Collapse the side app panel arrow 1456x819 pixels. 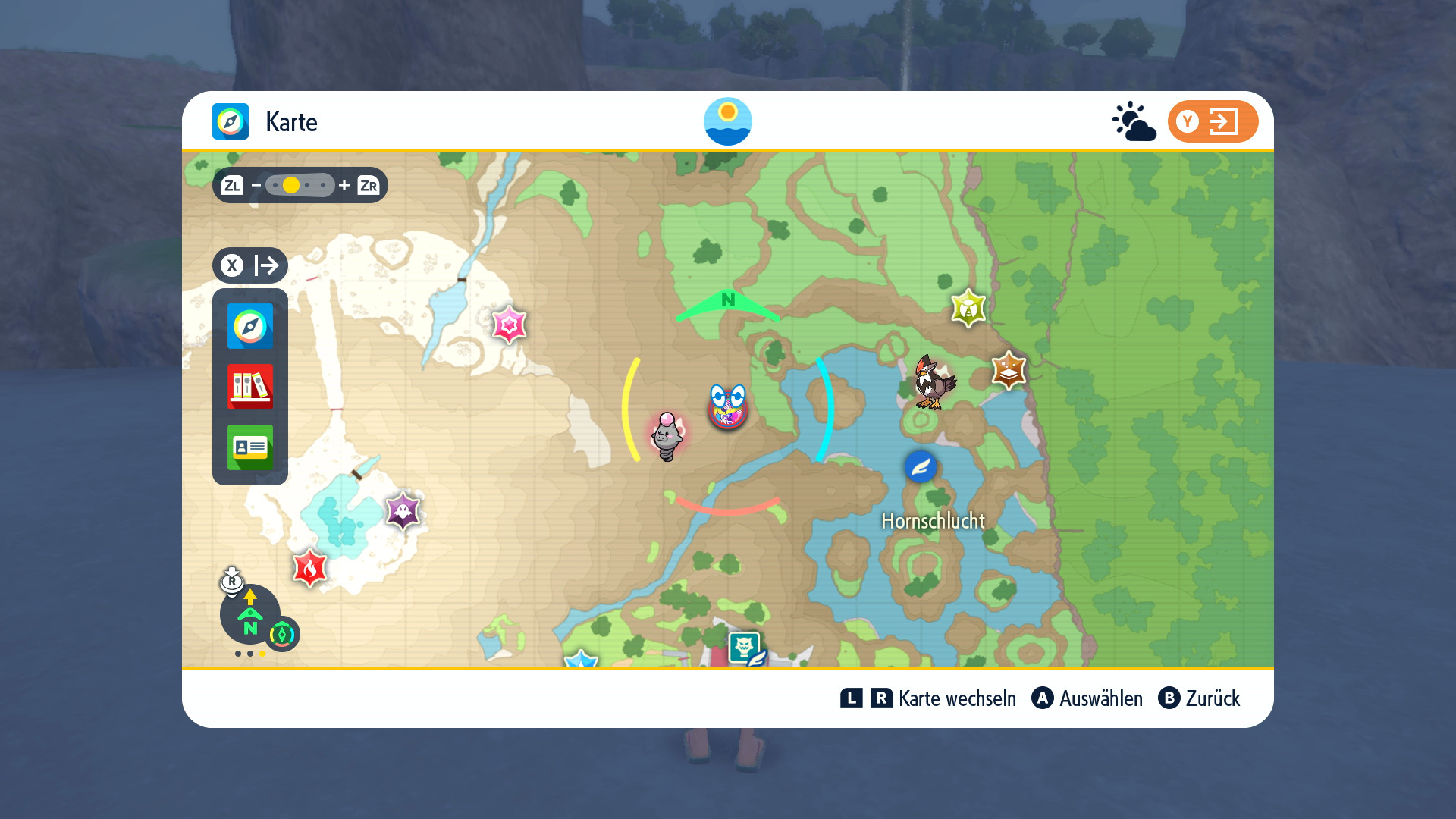(x=250, y=265)
